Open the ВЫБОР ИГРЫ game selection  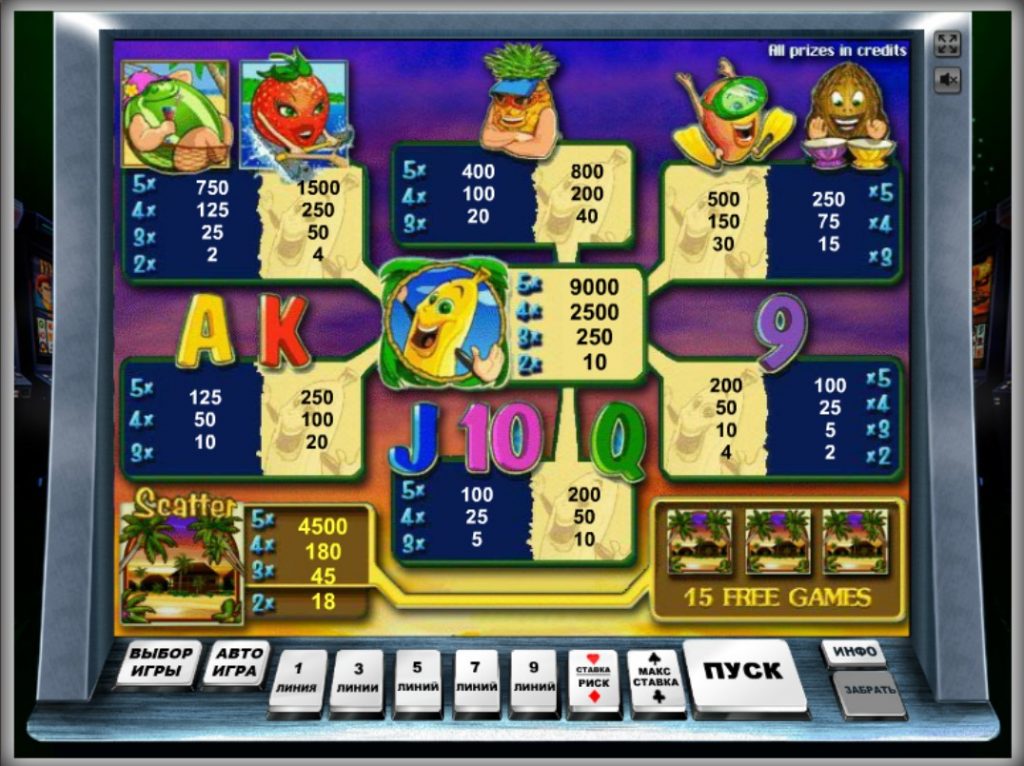pos(160,662)
